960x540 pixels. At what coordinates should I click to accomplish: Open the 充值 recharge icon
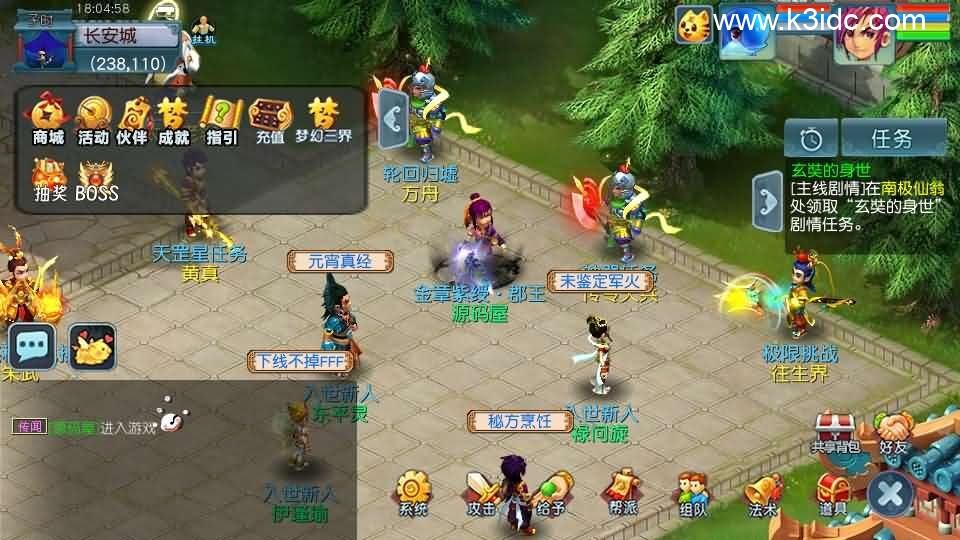point(268,118)
